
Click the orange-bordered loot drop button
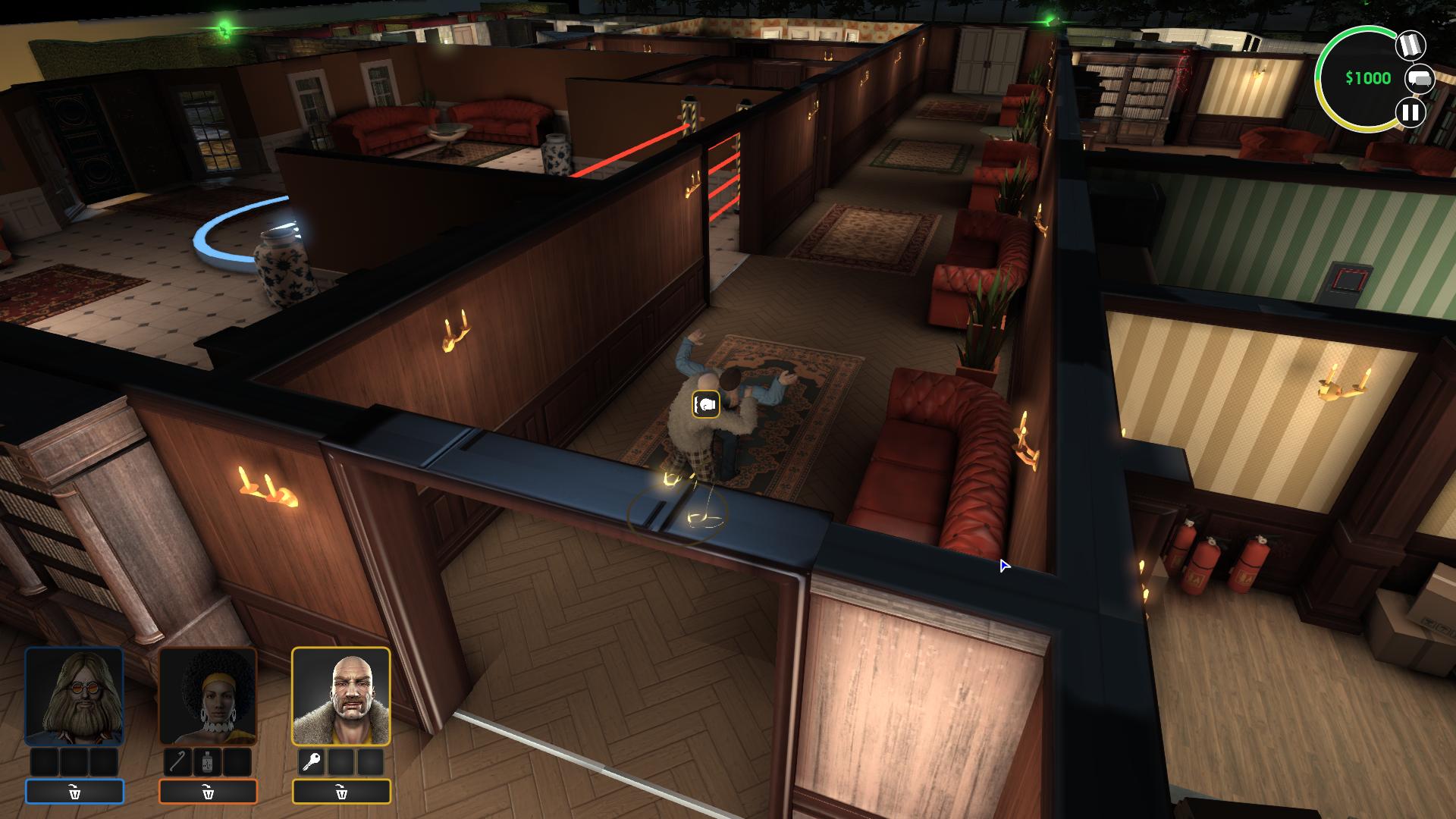click(x=208, y=792)
